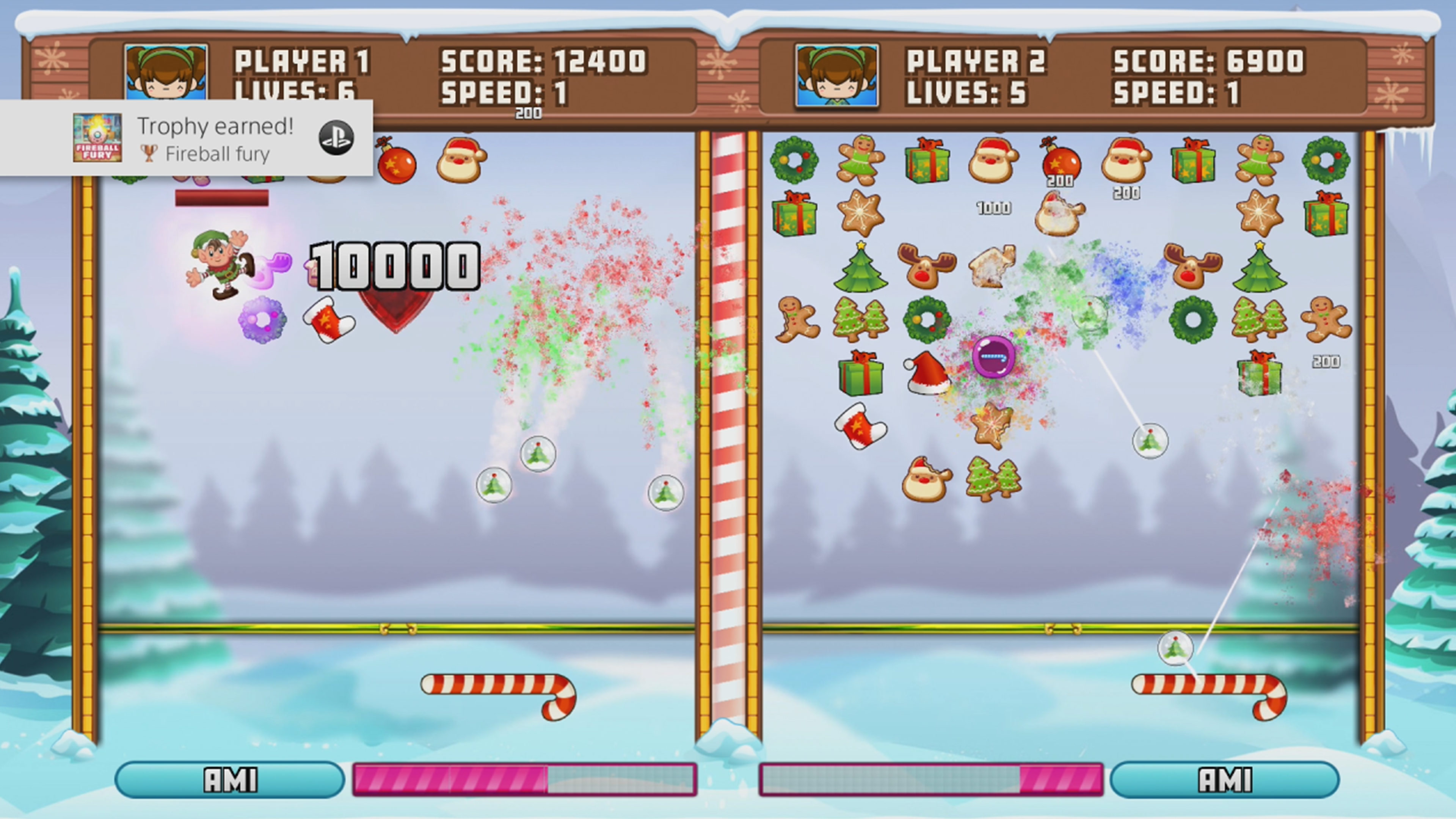
Task: Select Player 2's AMI name plate
Action: (x=1224, y=780)
